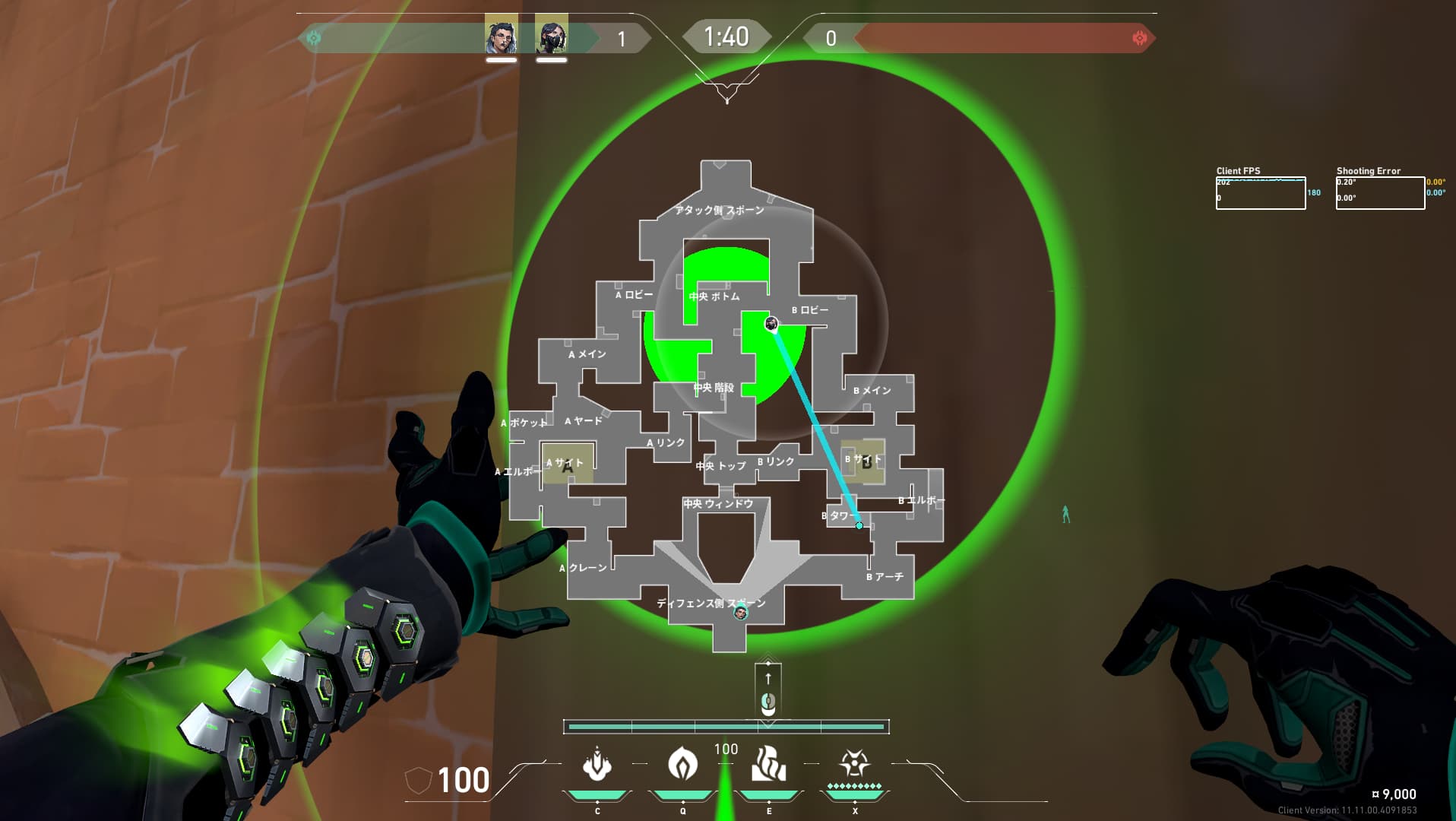Click the player agent marker near B ロビー
The height and width of the screenshot is (821, 1456).
tap(771, 325)
